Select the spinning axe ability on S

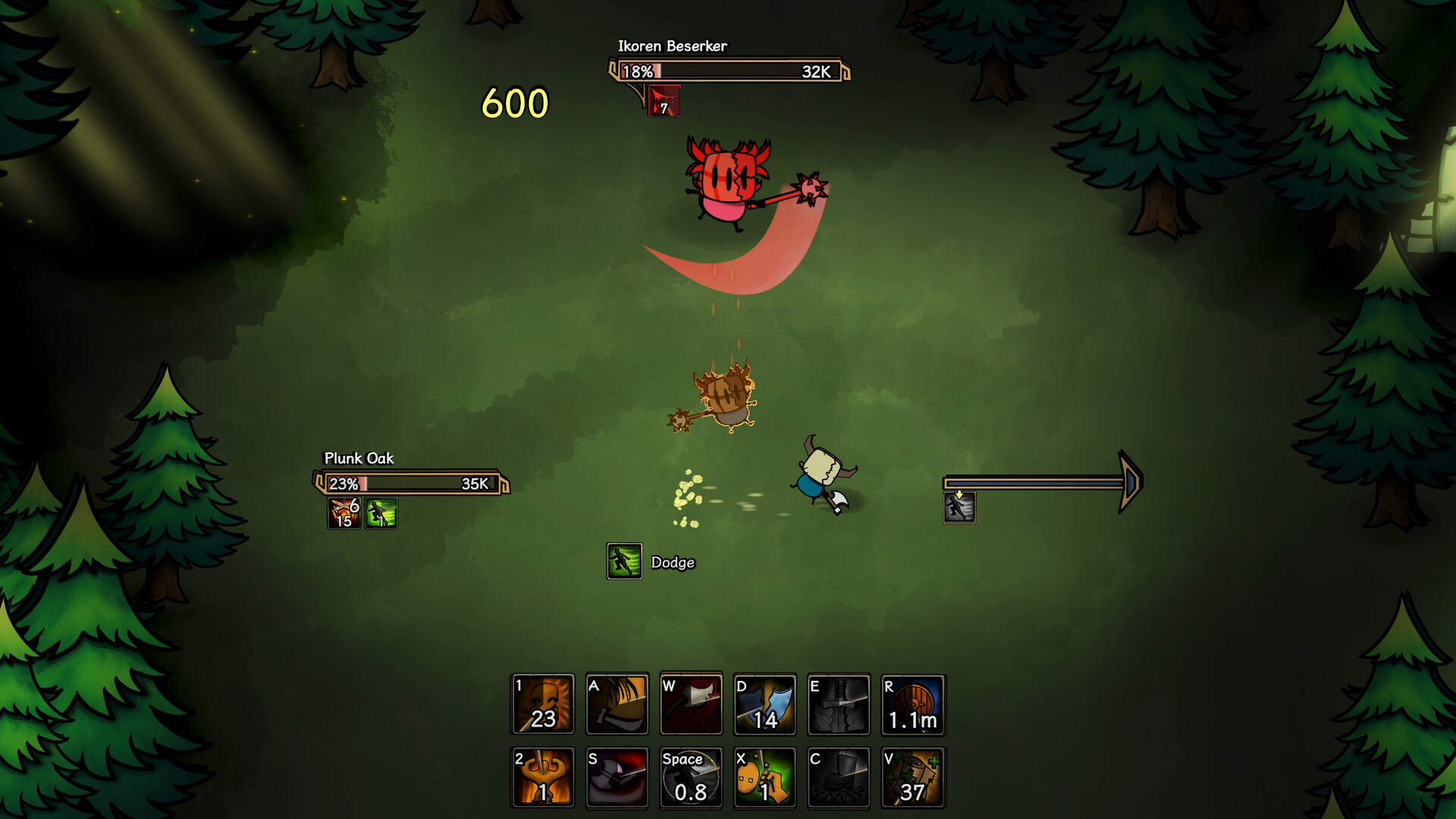[x=617, y=777]
